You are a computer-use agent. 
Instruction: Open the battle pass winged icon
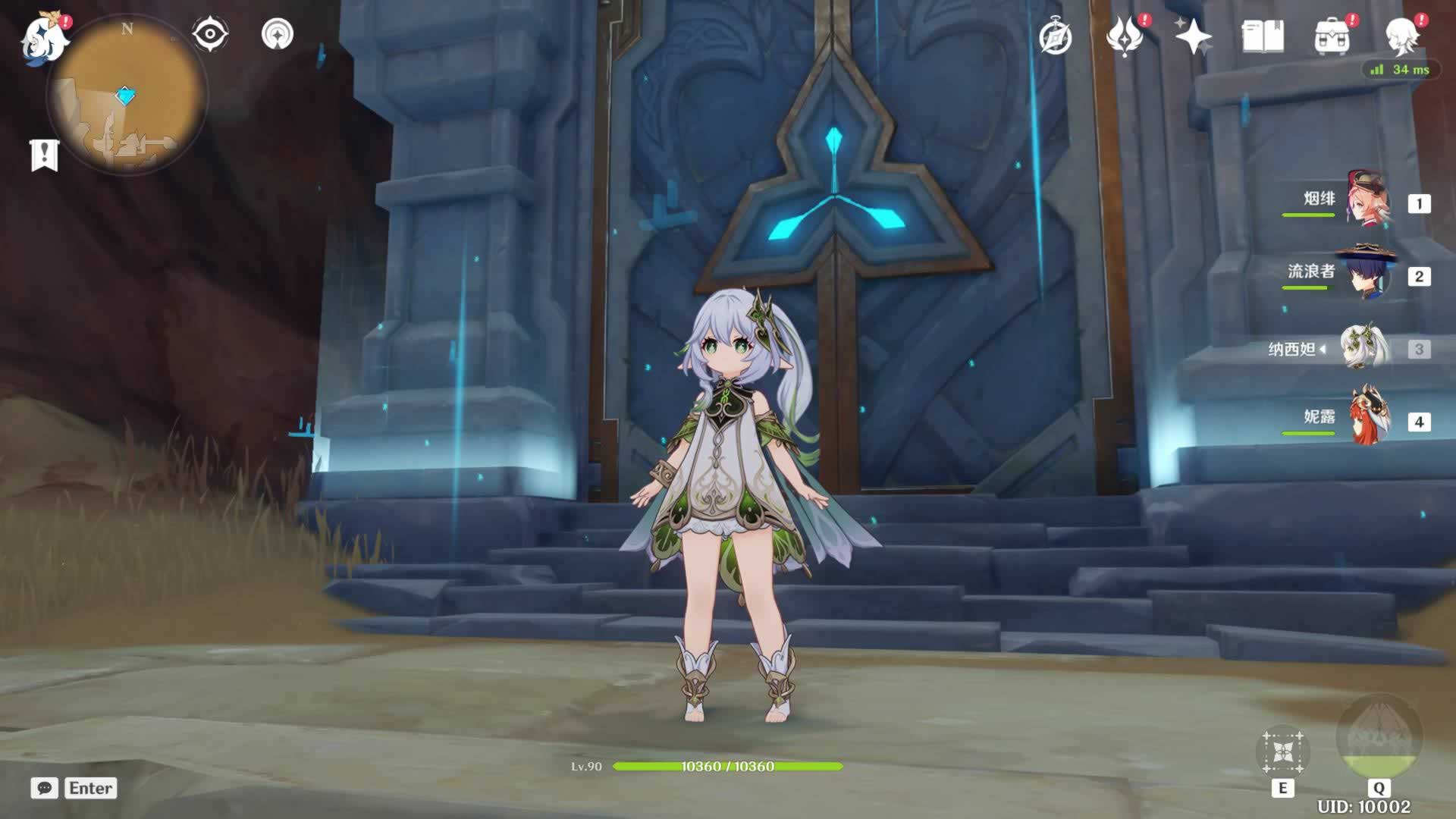1125,36
